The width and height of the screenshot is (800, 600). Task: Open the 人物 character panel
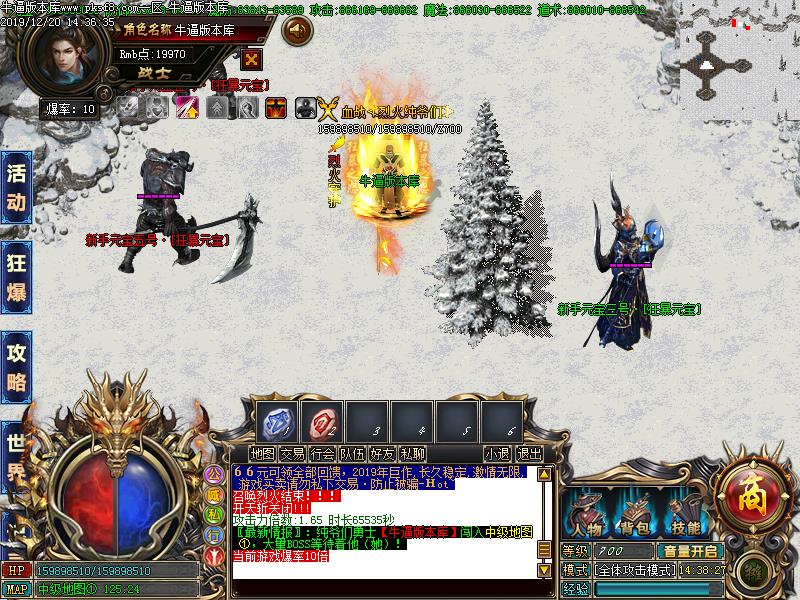point(588,513)
